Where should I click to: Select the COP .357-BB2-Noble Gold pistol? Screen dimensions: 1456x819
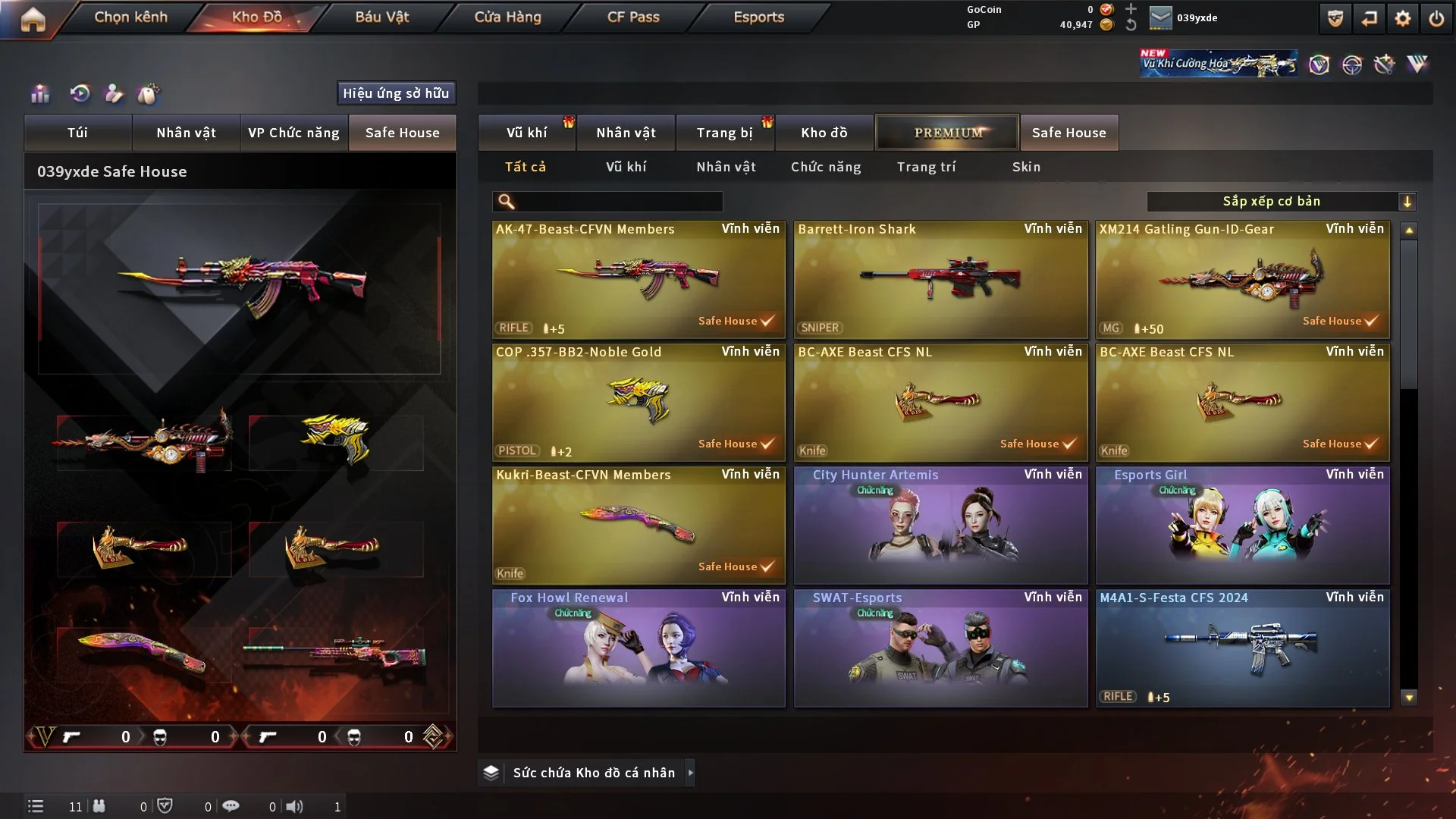[x=638, y=403]
